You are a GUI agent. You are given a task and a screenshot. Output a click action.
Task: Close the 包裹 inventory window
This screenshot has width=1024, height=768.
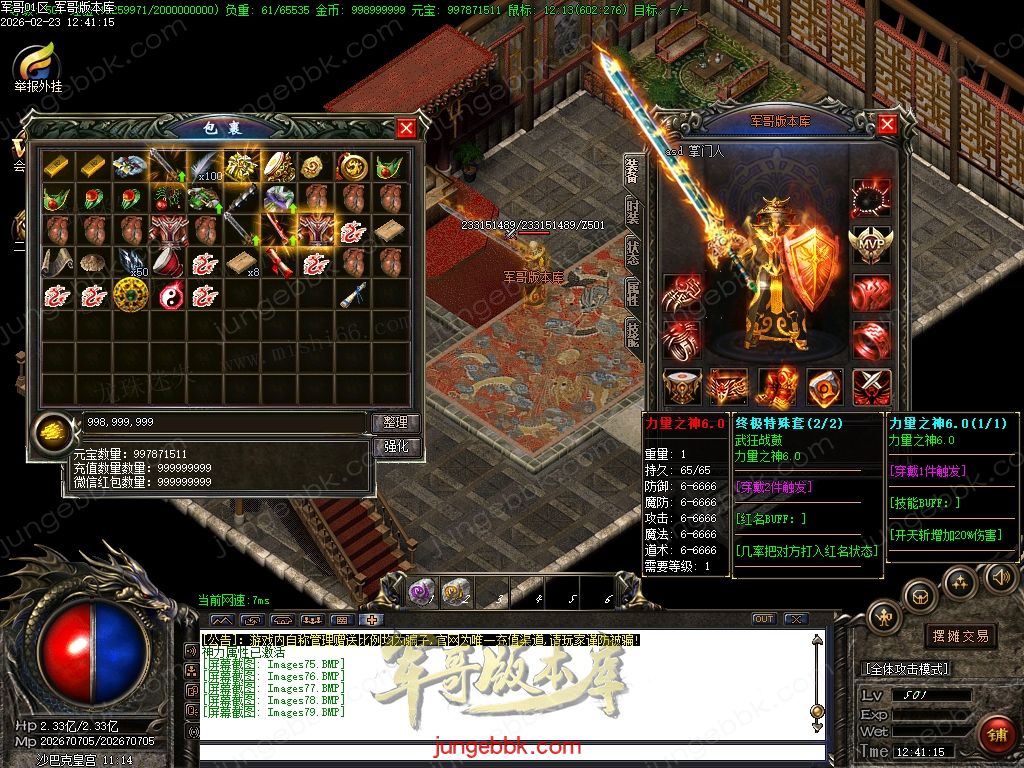(x=406, y=128)
